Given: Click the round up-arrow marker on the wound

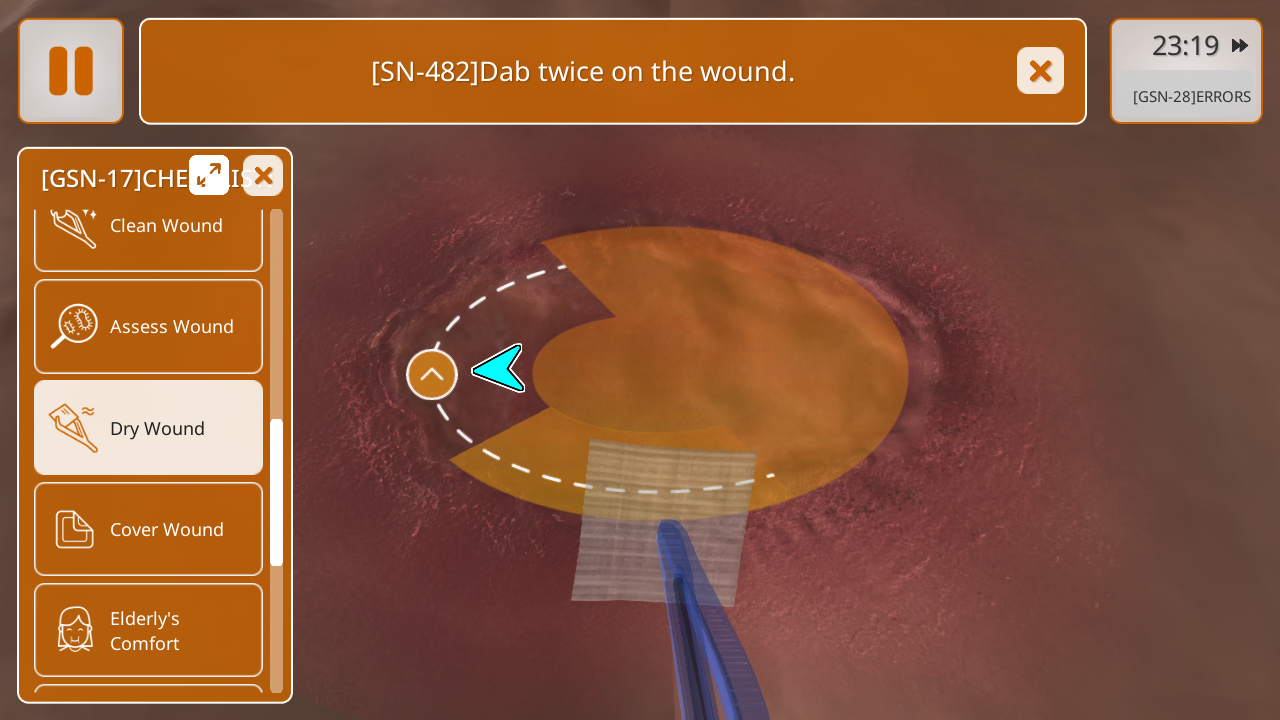Looking at the screenshot, I should coord(432,375).
